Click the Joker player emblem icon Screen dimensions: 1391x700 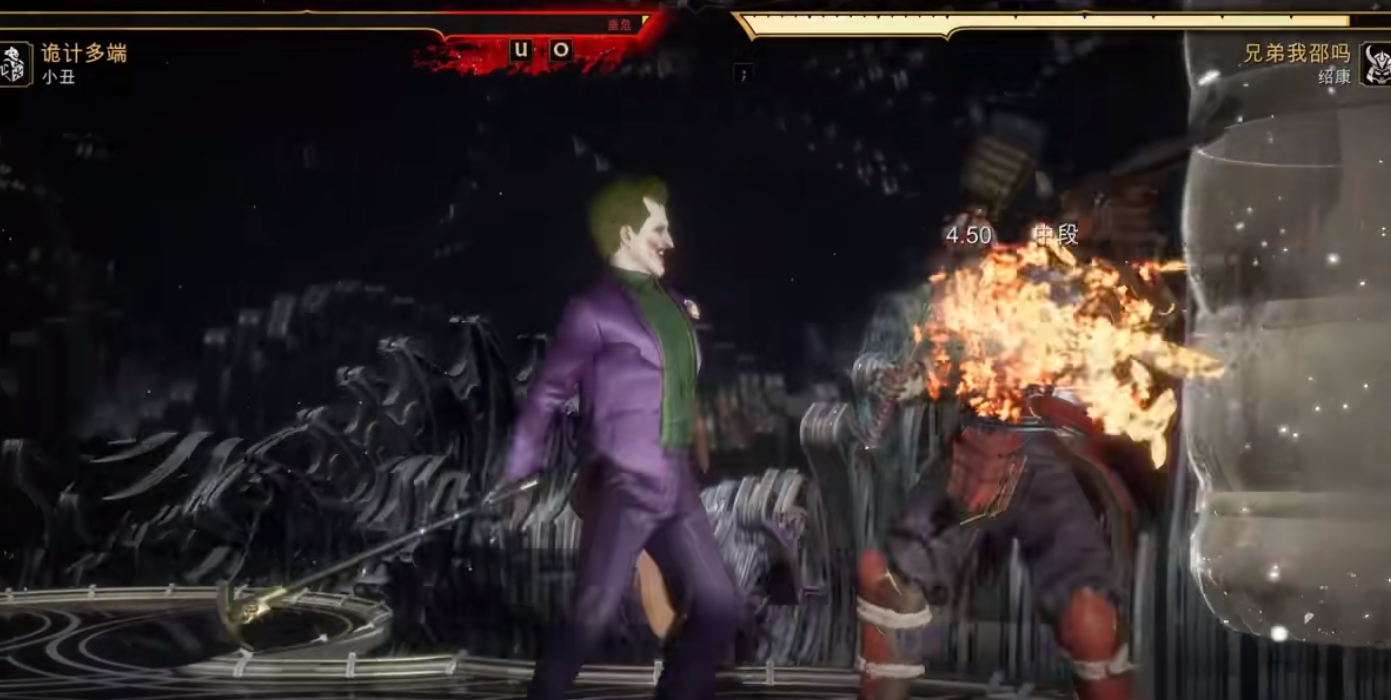click(x=14, y=64)
